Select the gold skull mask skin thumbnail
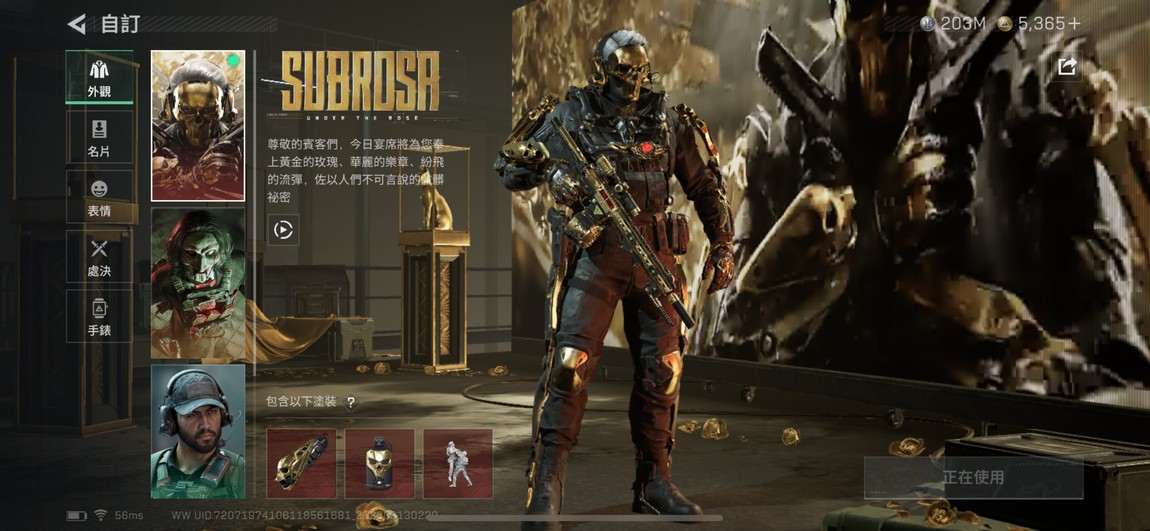Screen dimensions: 1150x531 pyautogui.click(x=198, y=126)
